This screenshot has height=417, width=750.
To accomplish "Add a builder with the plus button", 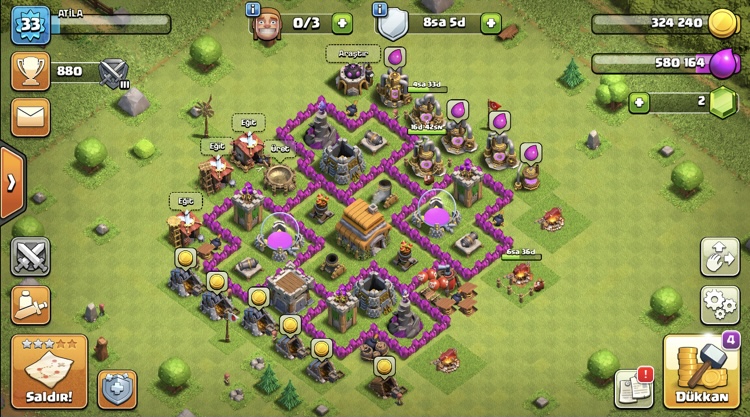I will pyautogui.click(x=342, y=22).
